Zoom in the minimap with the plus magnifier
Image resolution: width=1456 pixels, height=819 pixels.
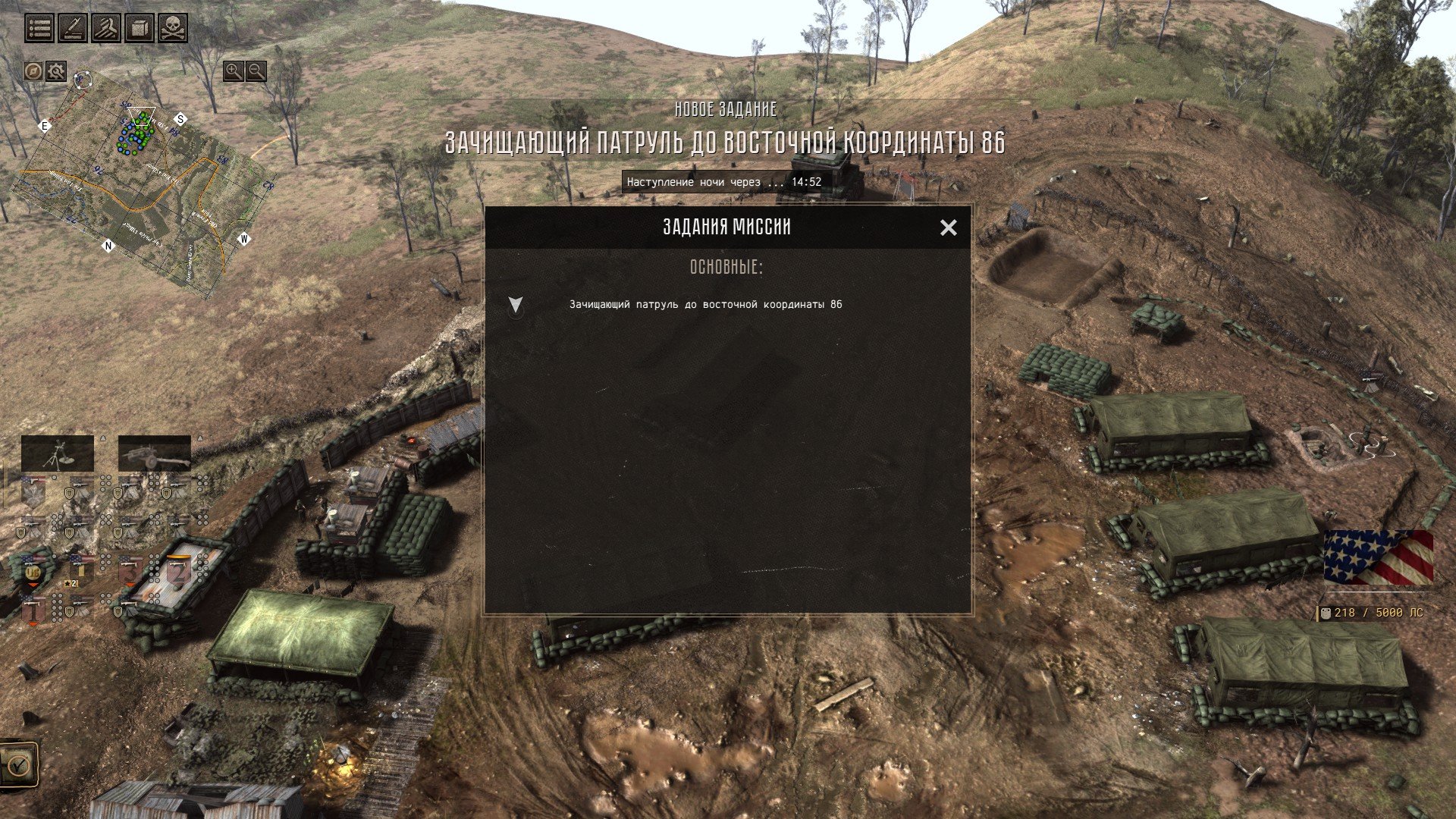click(x=234, y=71)
